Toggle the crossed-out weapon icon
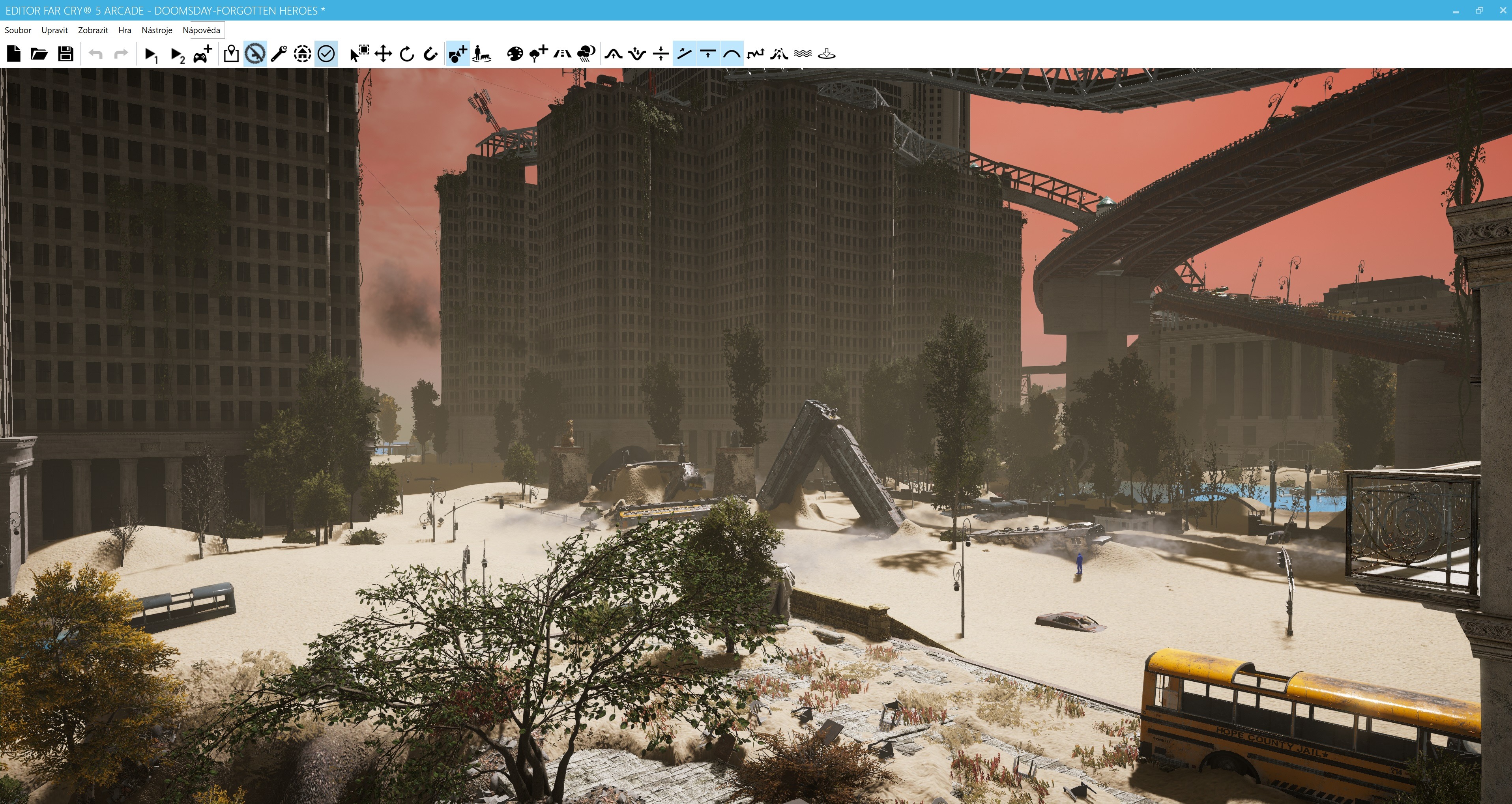The image size is (1512, 804). (x=255, y=54)
